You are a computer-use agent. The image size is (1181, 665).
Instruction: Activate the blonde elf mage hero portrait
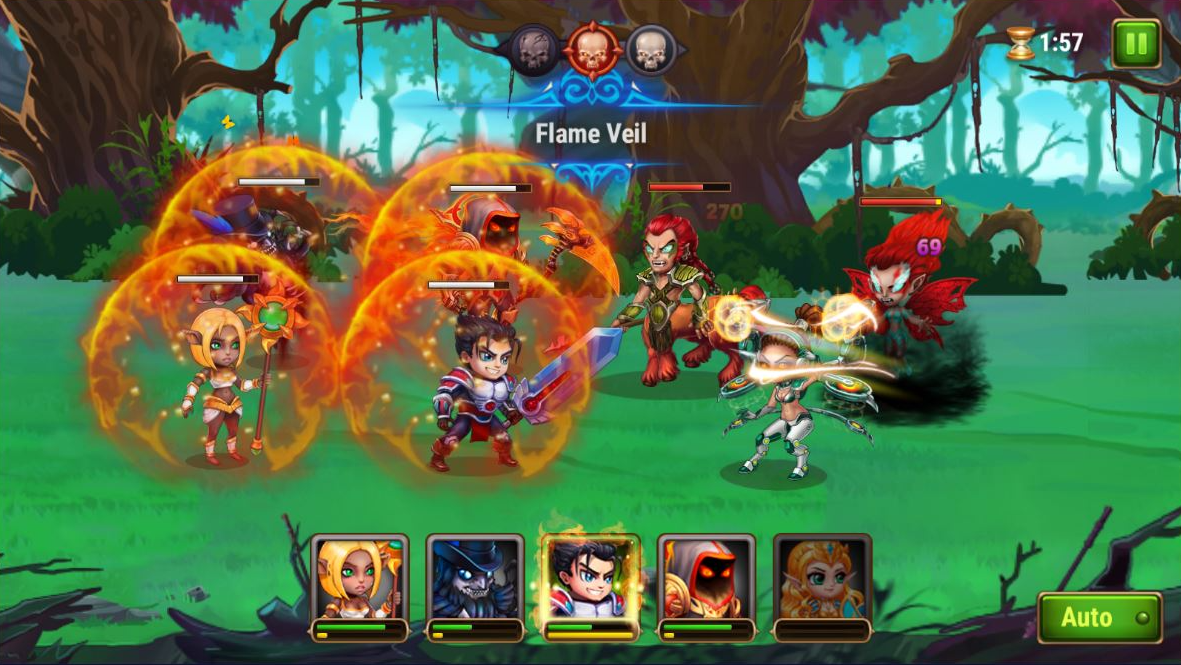point(359,580)
